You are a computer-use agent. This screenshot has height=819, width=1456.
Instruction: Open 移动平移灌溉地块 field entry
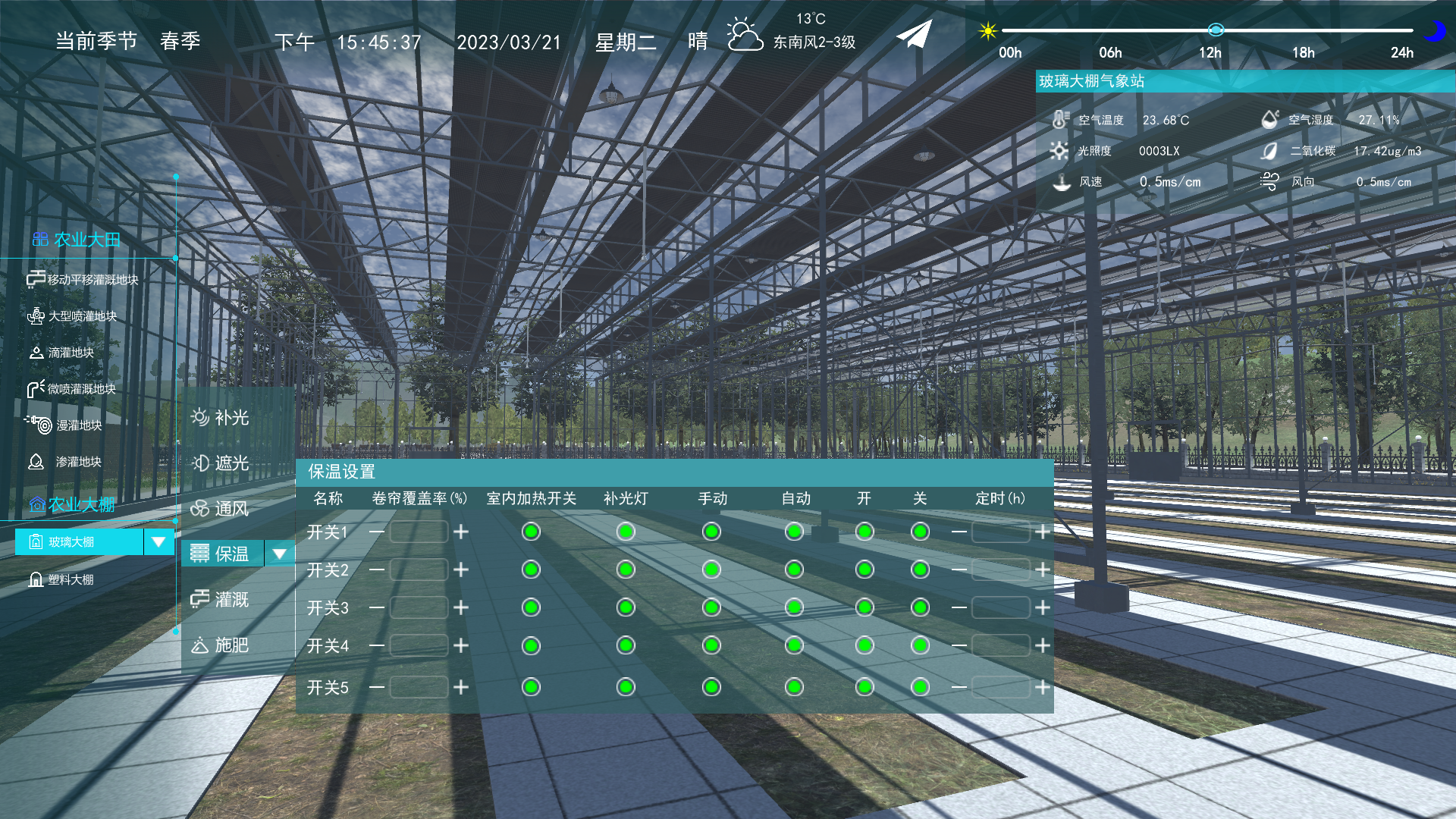[x=83, y=280]
